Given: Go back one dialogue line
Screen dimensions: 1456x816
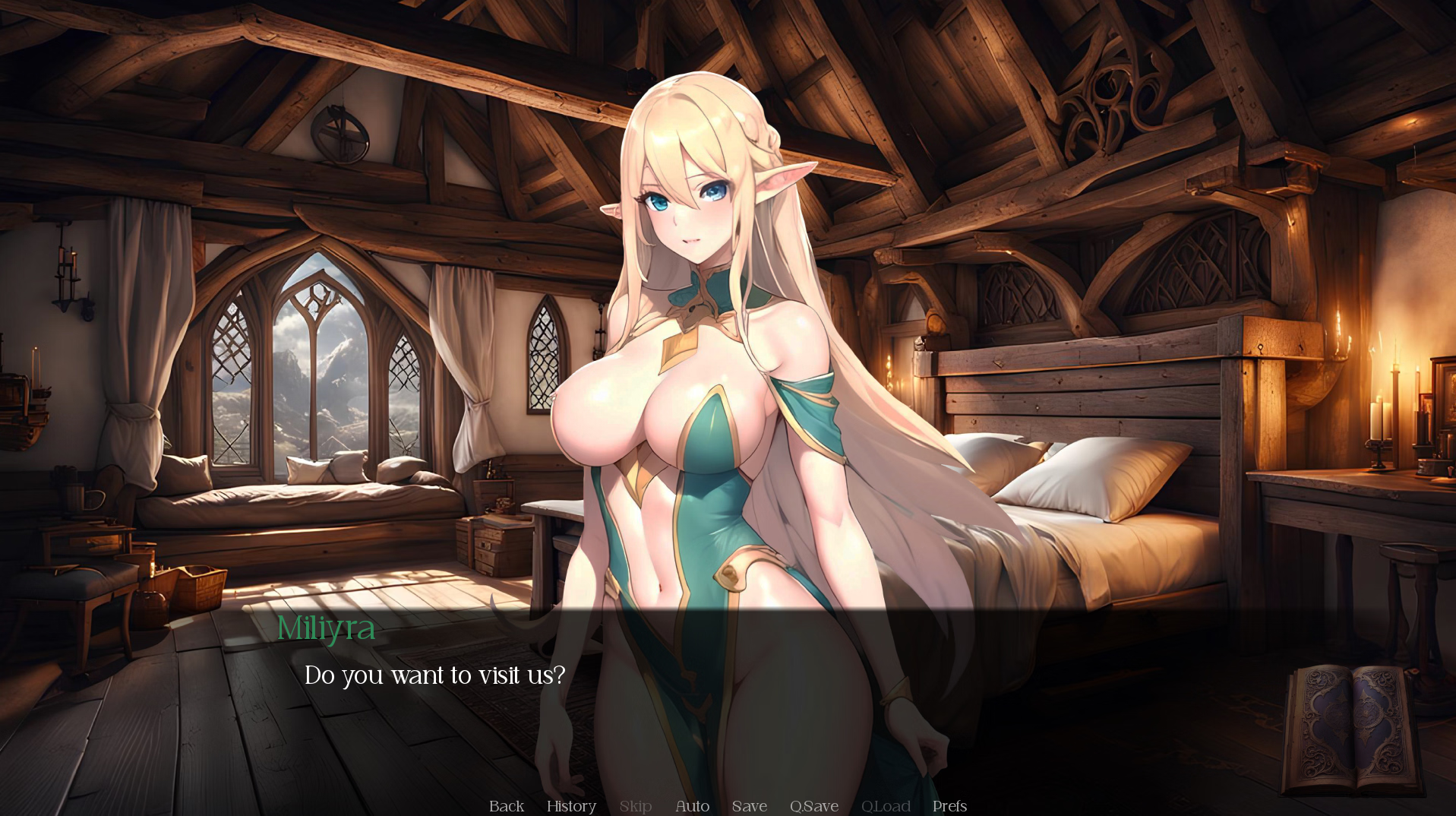Looking at the screenshot, I should pos(507,805).
